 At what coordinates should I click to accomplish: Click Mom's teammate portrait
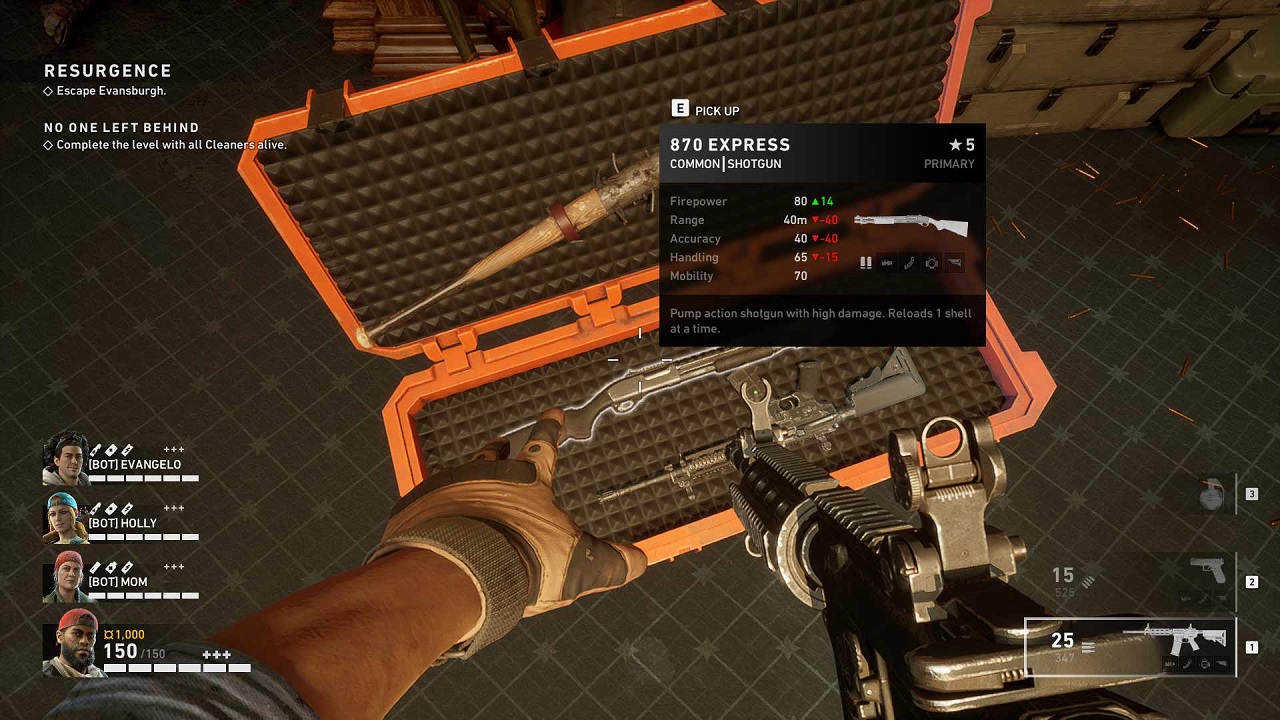click(x=66, y=577)
